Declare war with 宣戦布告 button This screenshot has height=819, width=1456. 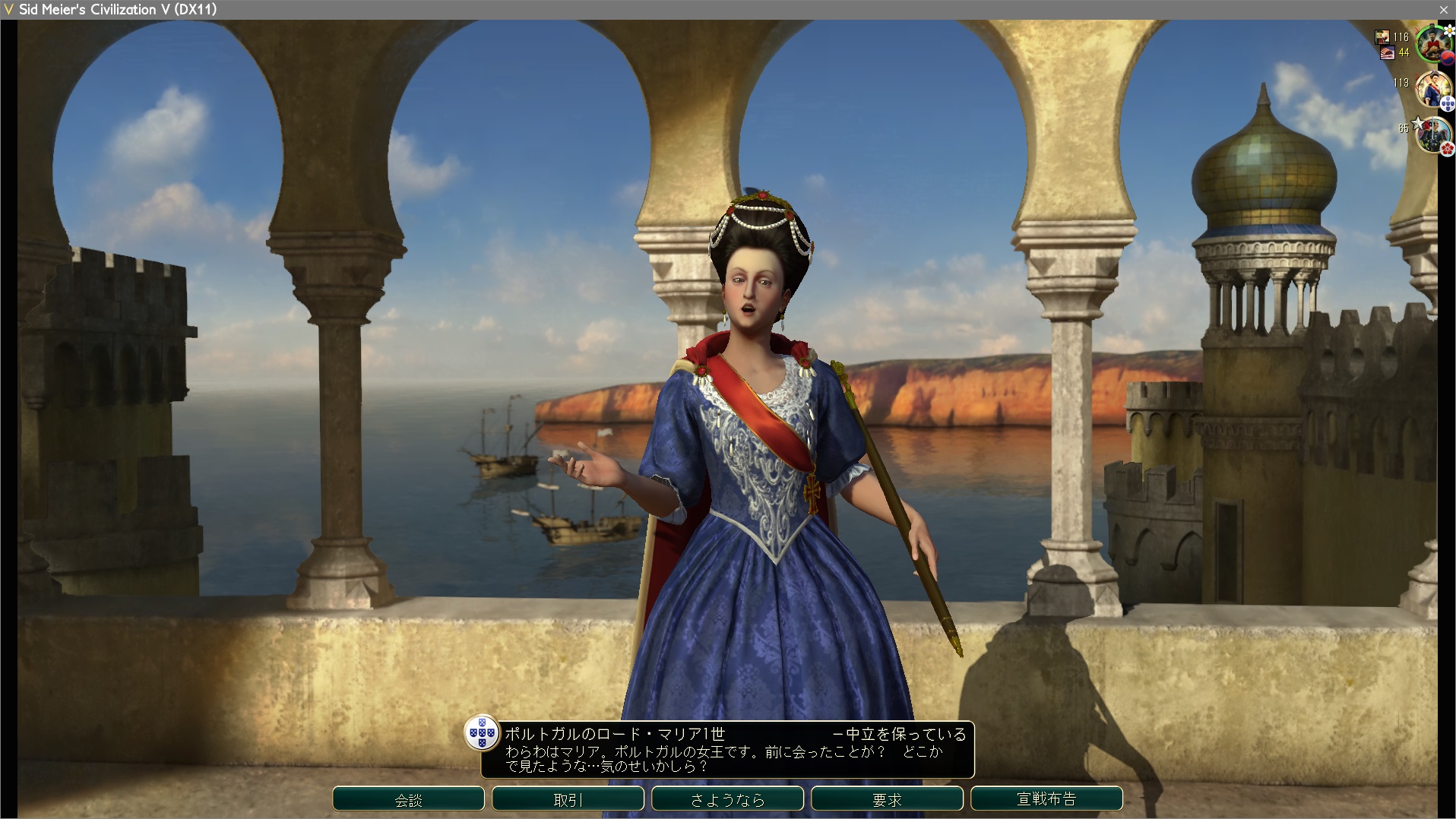(1046, 799)
